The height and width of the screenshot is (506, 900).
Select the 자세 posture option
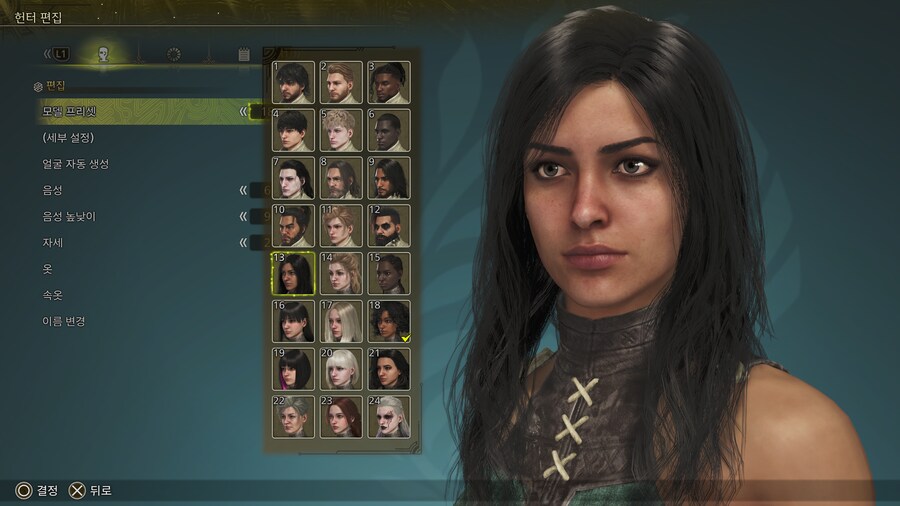click(52, 243)
